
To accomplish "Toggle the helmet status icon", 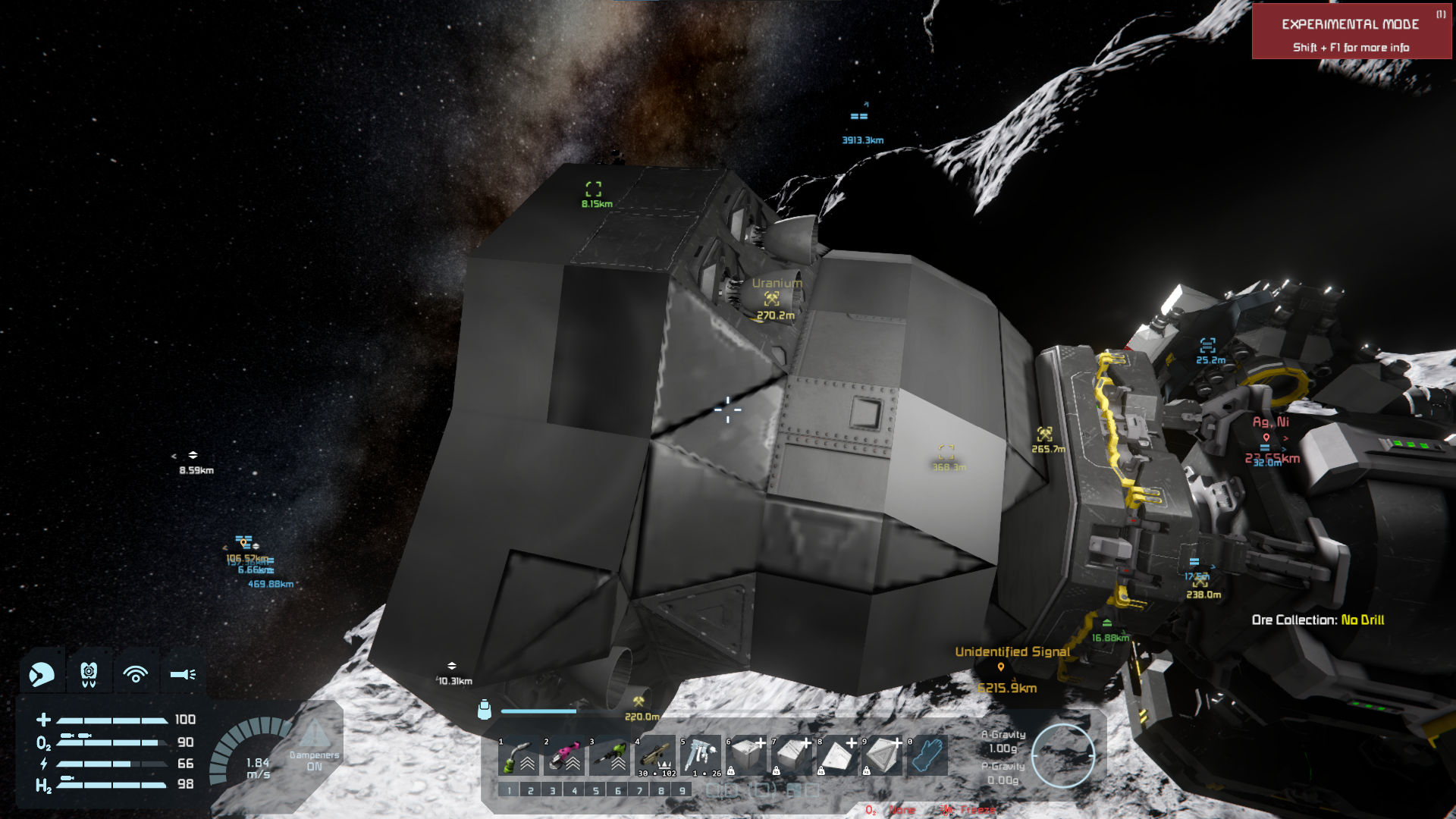I will click(x=42, y=673).
